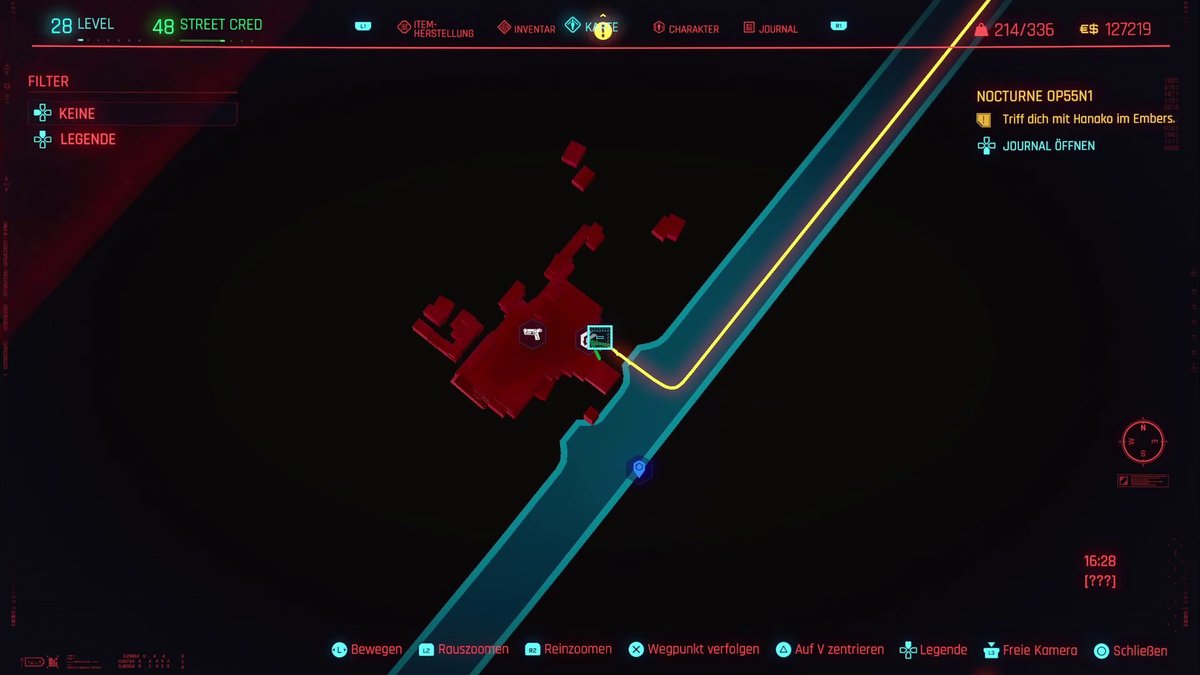Open the Inventar tab

526,29
